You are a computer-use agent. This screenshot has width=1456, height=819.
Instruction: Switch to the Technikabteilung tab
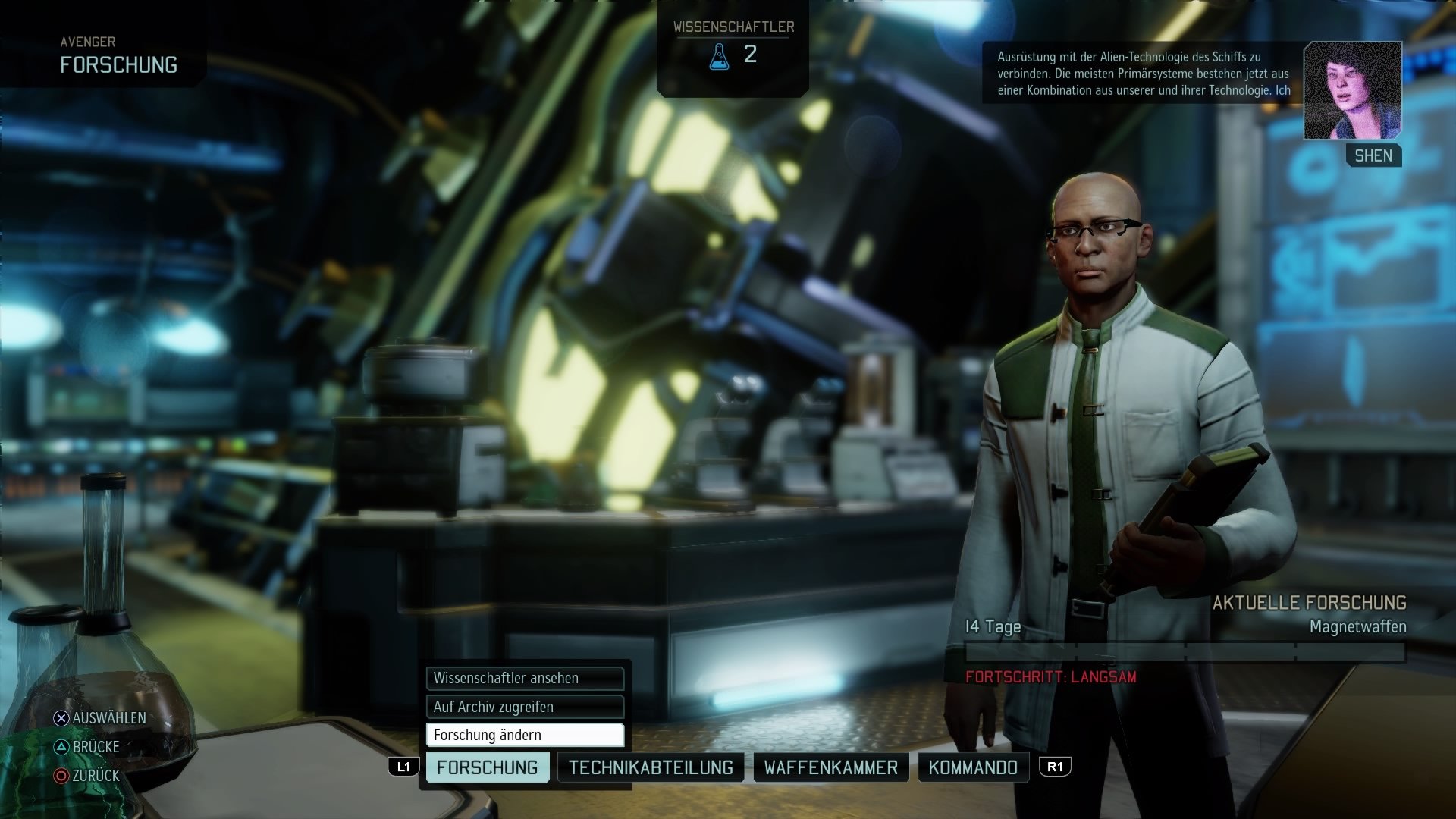point(651,767)
